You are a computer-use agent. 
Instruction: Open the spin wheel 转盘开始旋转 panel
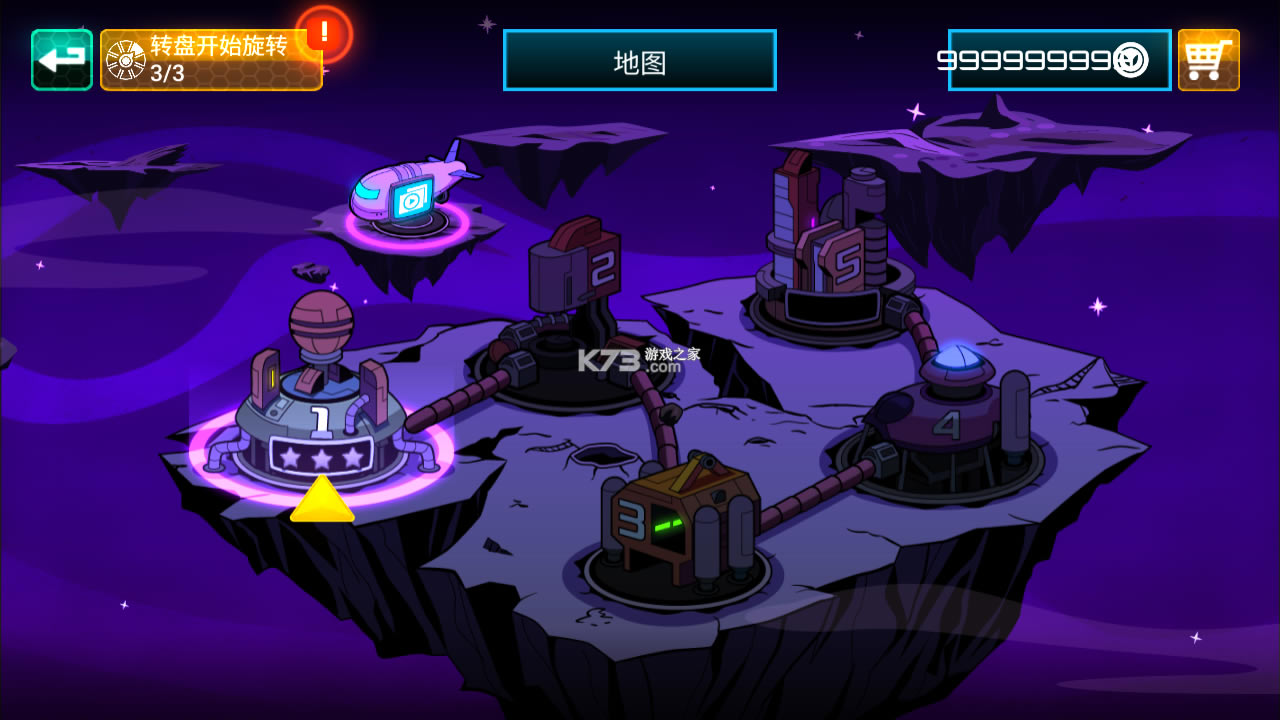tap(211, 60)
